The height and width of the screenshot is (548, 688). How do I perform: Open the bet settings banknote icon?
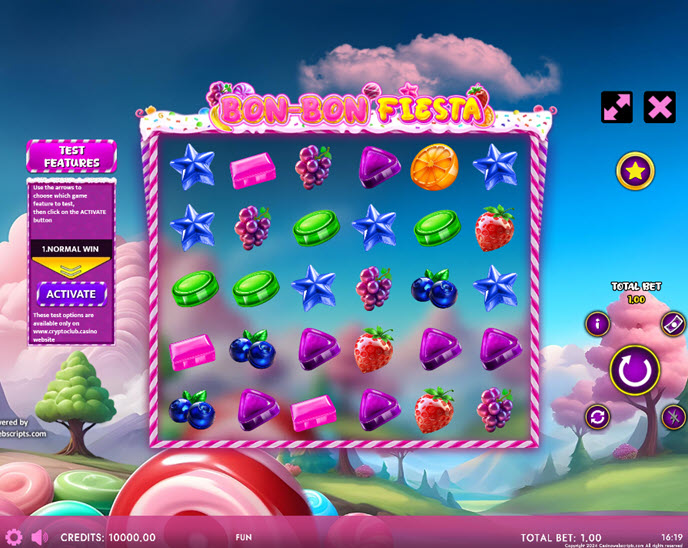coord(672,323)
